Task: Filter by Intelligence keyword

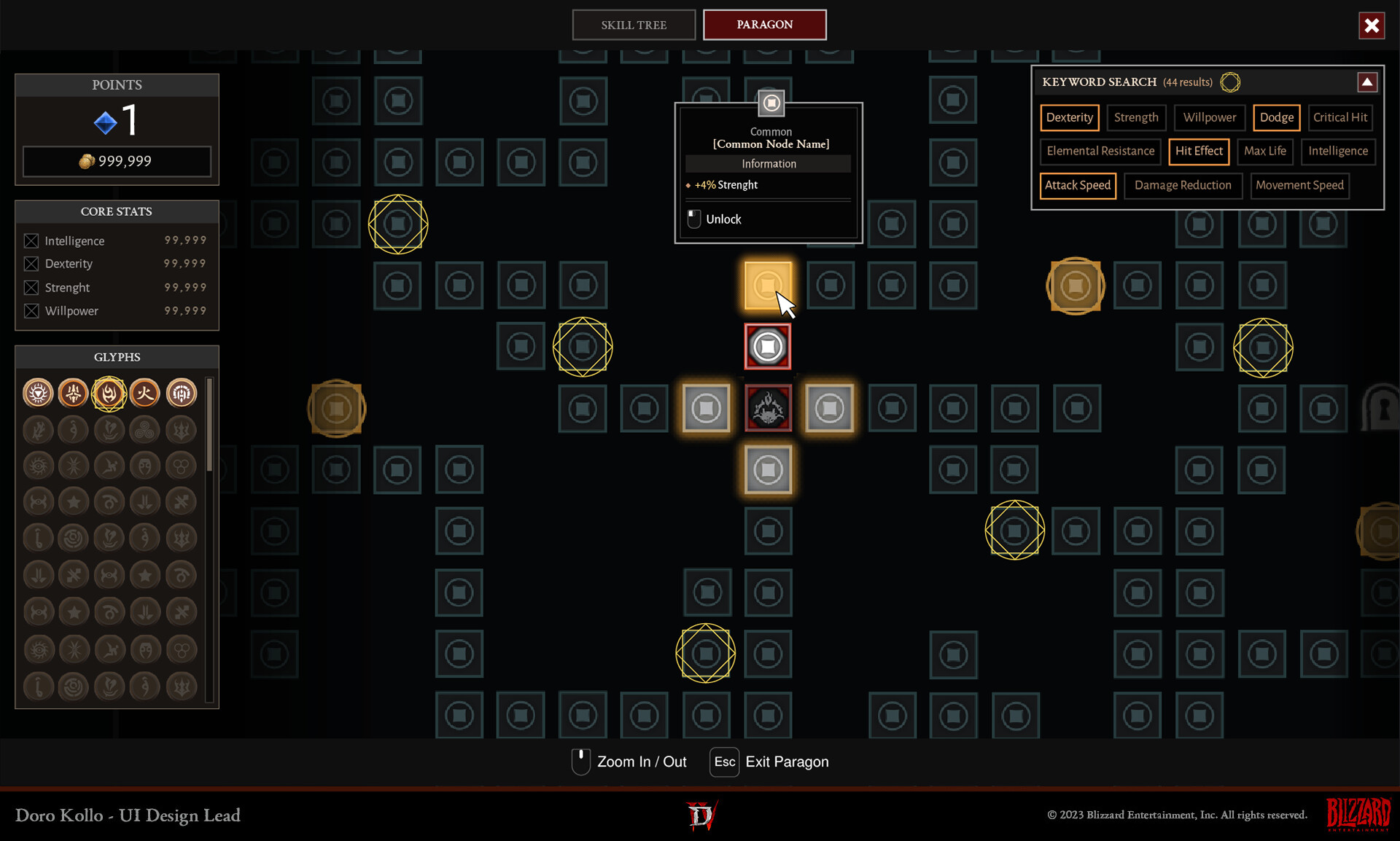Action: 1337,151
